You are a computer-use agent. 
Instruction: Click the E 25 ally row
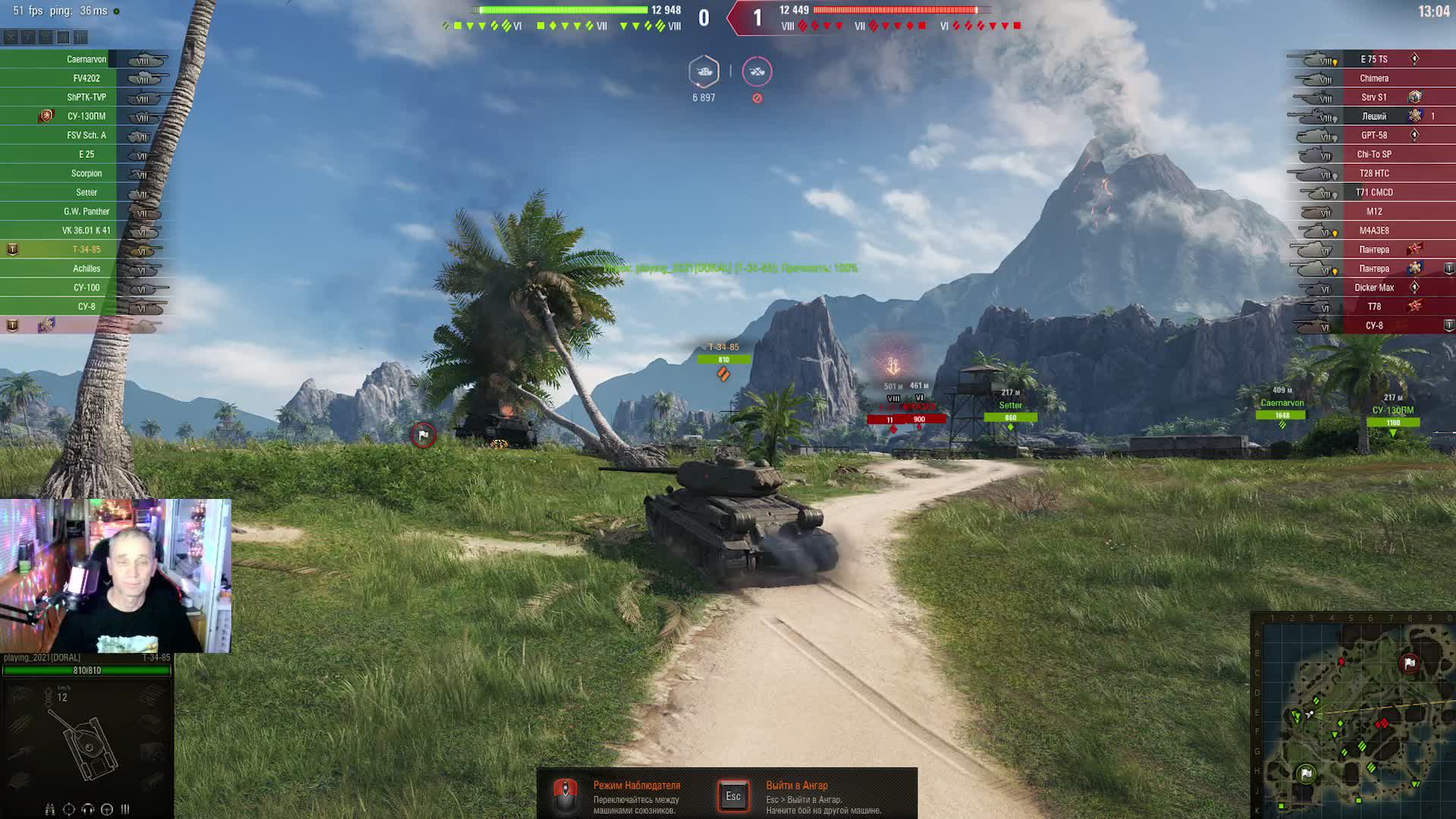86,155
